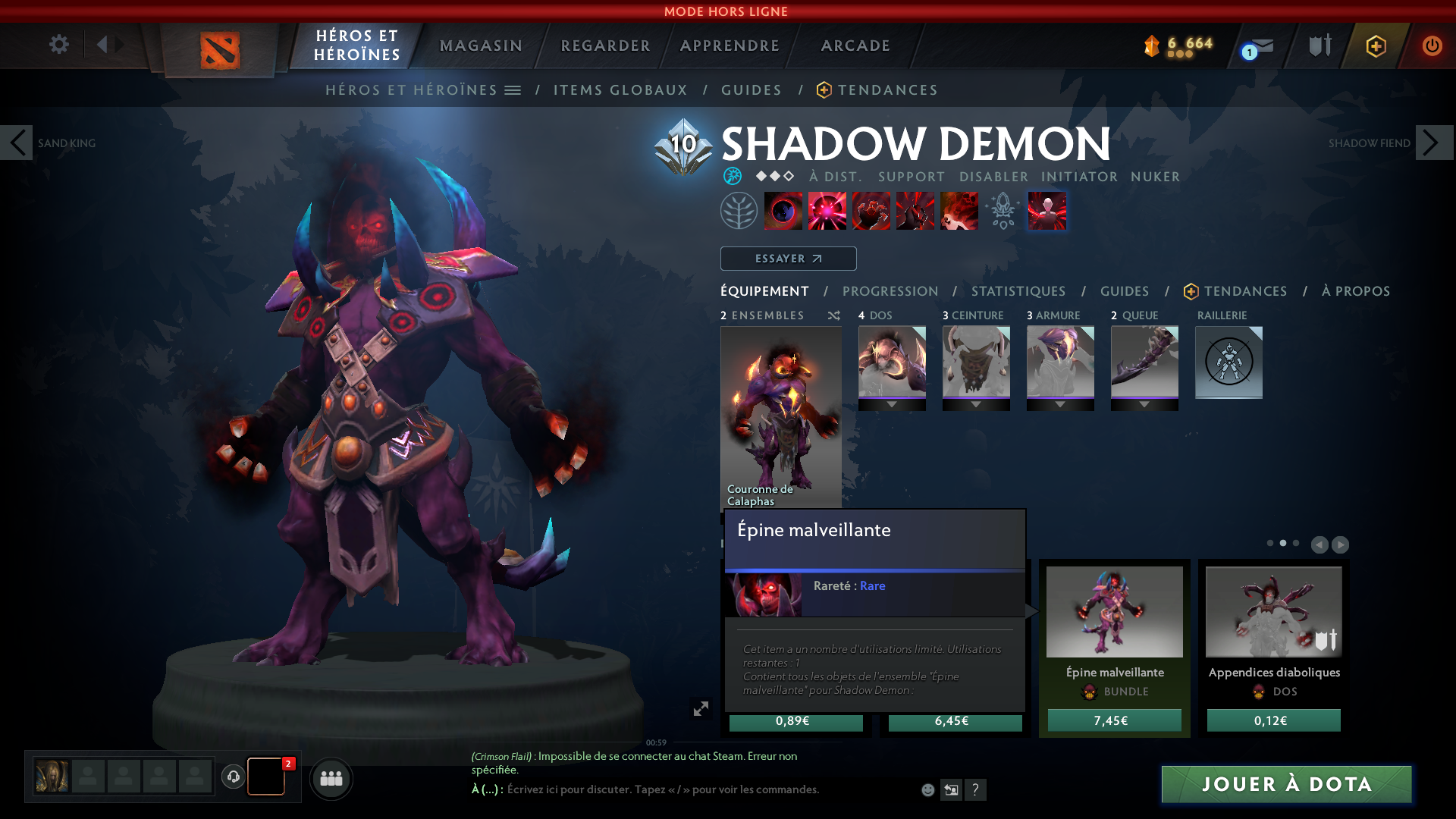Expand the HÉROS ET HÉROÏNES hamburger menu

(514, 89)
